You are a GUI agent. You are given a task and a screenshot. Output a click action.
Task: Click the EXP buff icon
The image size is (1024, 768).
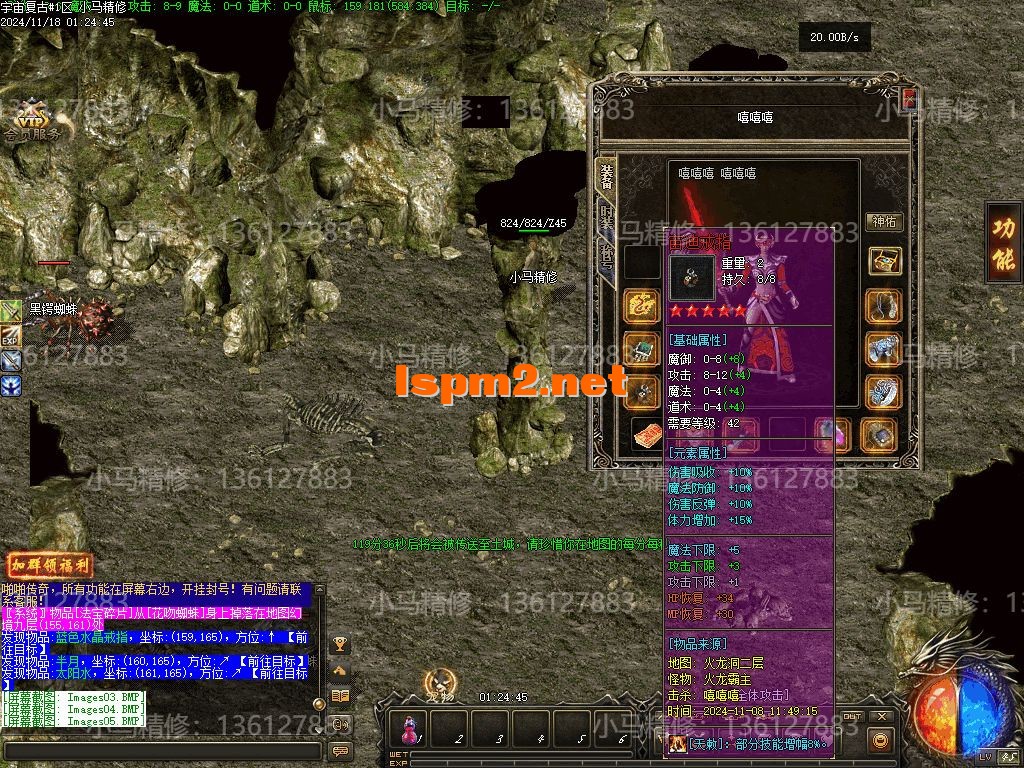point(11,338)
